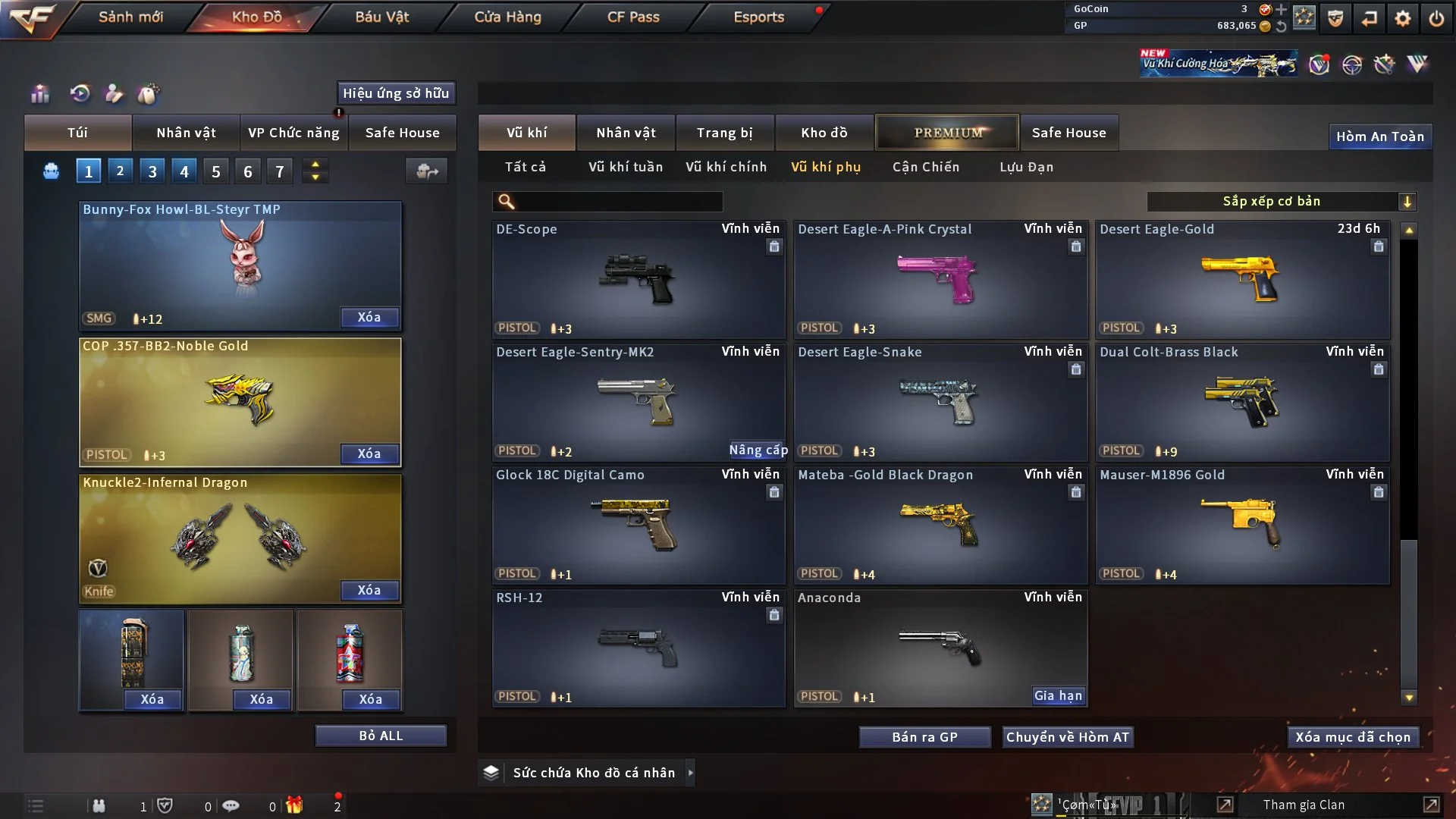This screenshot has width=1456, height=819.
Task: Open the Cửa Hàng shop menu
Action: tap(507, 17)
